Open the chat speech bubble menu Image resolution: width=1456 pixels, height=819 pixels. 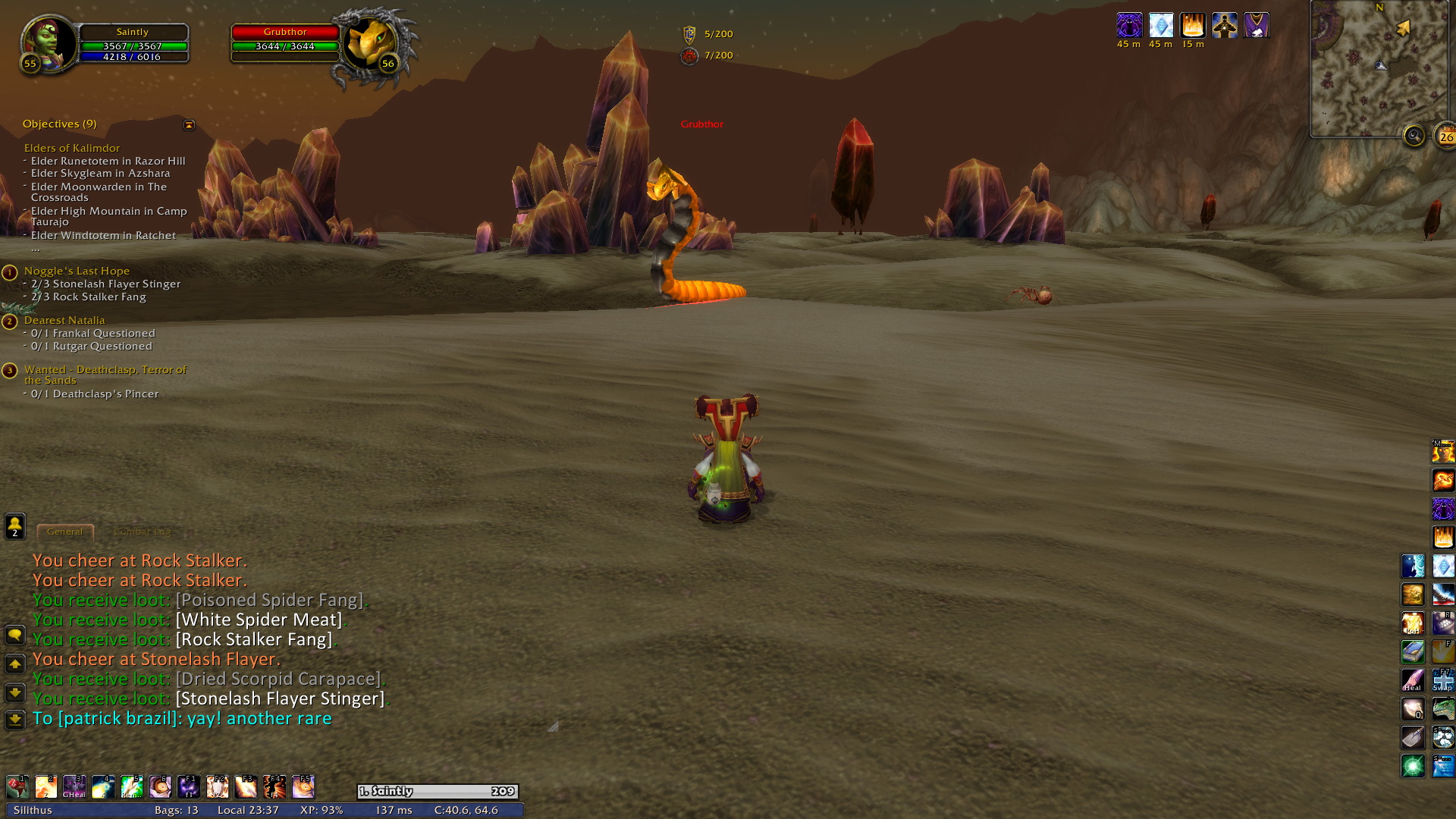tap(14, 635)
